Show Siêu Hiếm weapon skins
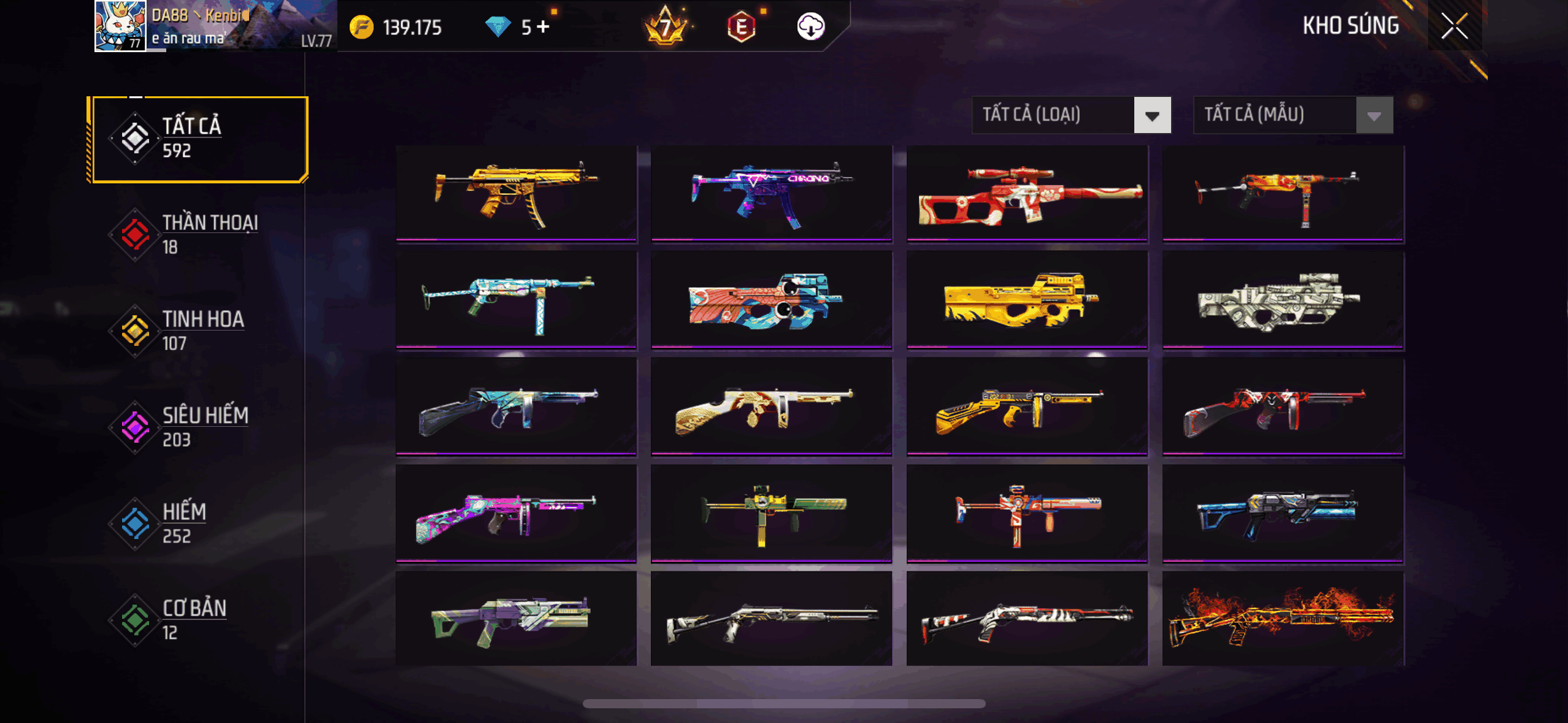The image size is (1568, 723). pos(198,427)
